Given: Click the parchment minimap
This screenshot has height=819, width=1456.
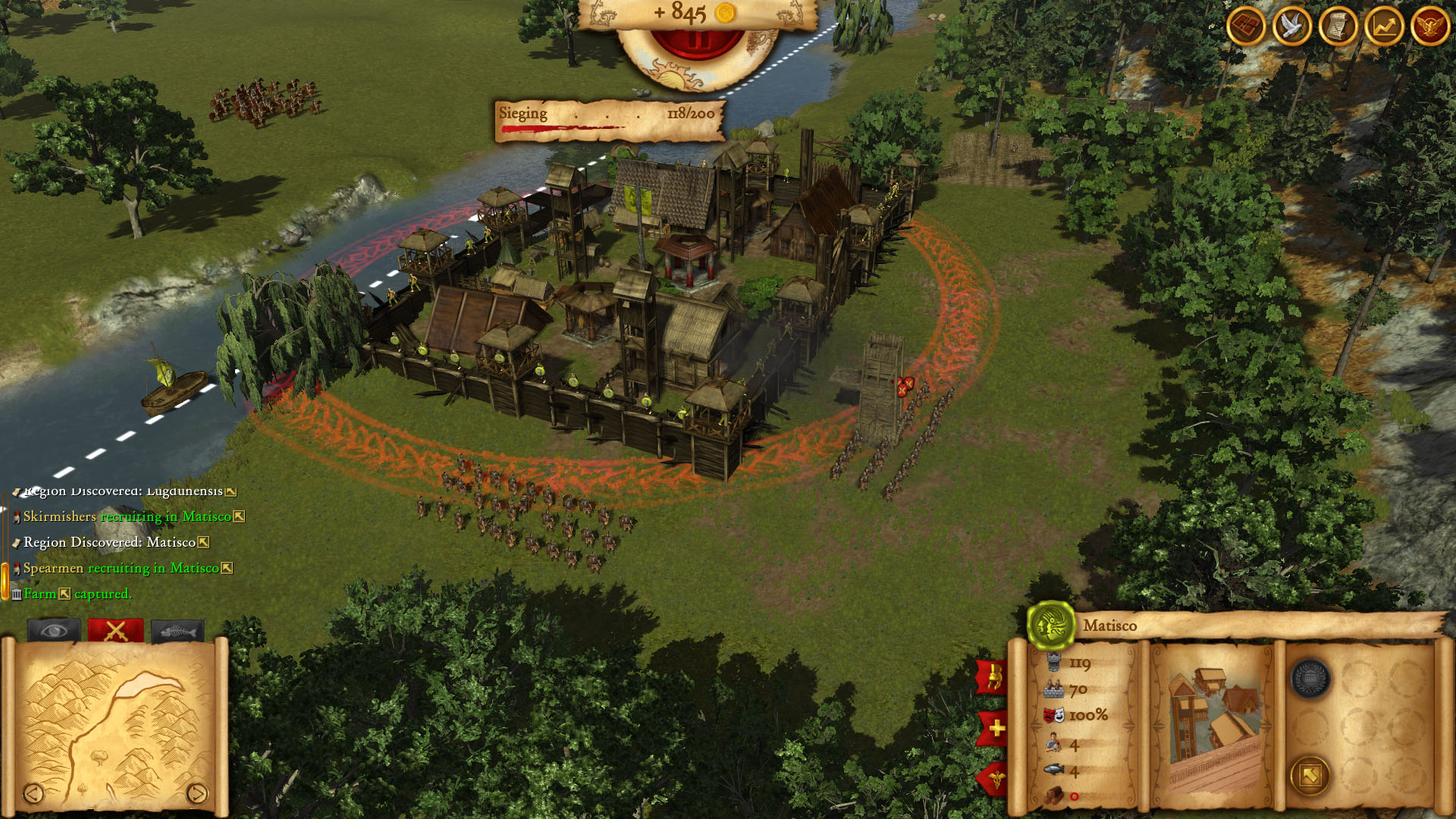Looking at the screenshot, I should 114,720.
